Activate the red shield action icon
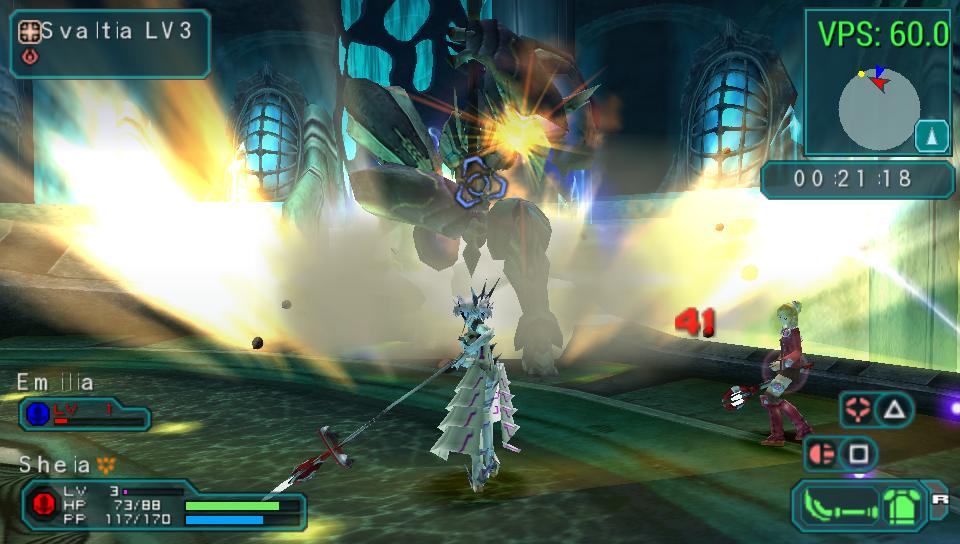The width and height of the screenshot is (960, 544). (x=821, y=455)
